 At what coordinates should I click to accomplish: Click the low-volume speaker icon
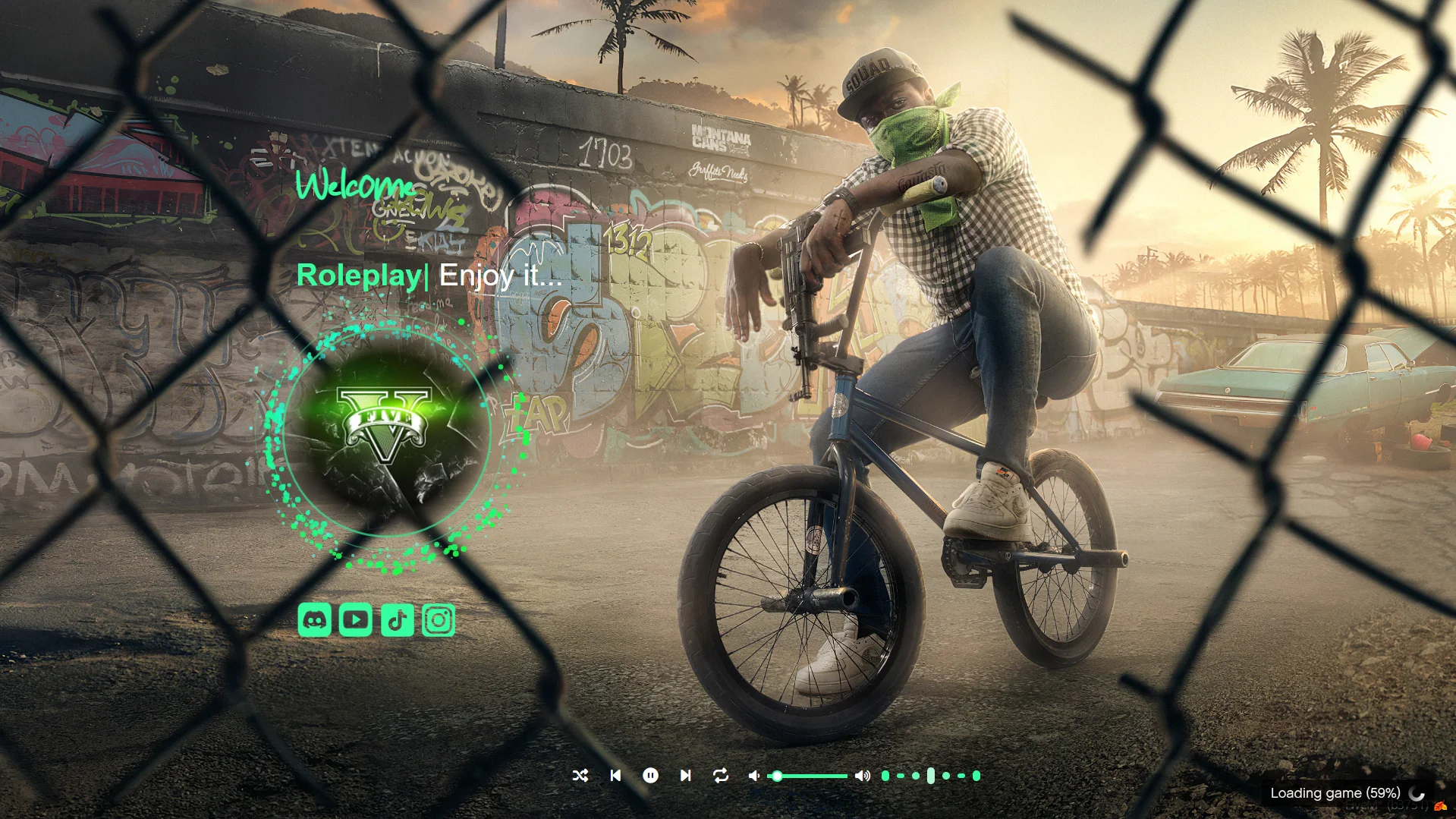[x=753, y=775]
